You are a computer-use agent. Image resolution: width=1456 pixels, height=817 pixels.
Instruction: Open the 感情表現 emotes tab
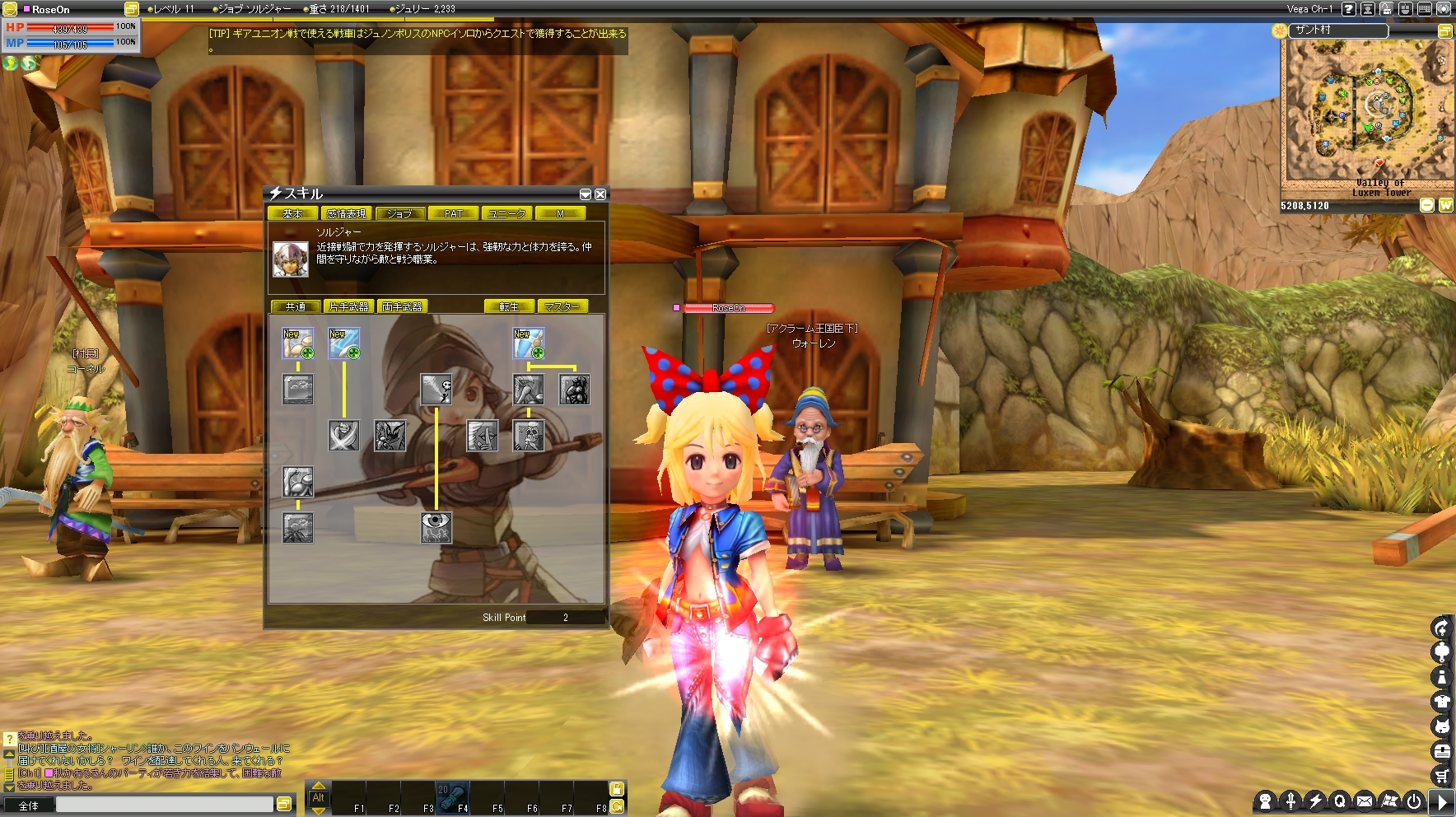(346, 213)
